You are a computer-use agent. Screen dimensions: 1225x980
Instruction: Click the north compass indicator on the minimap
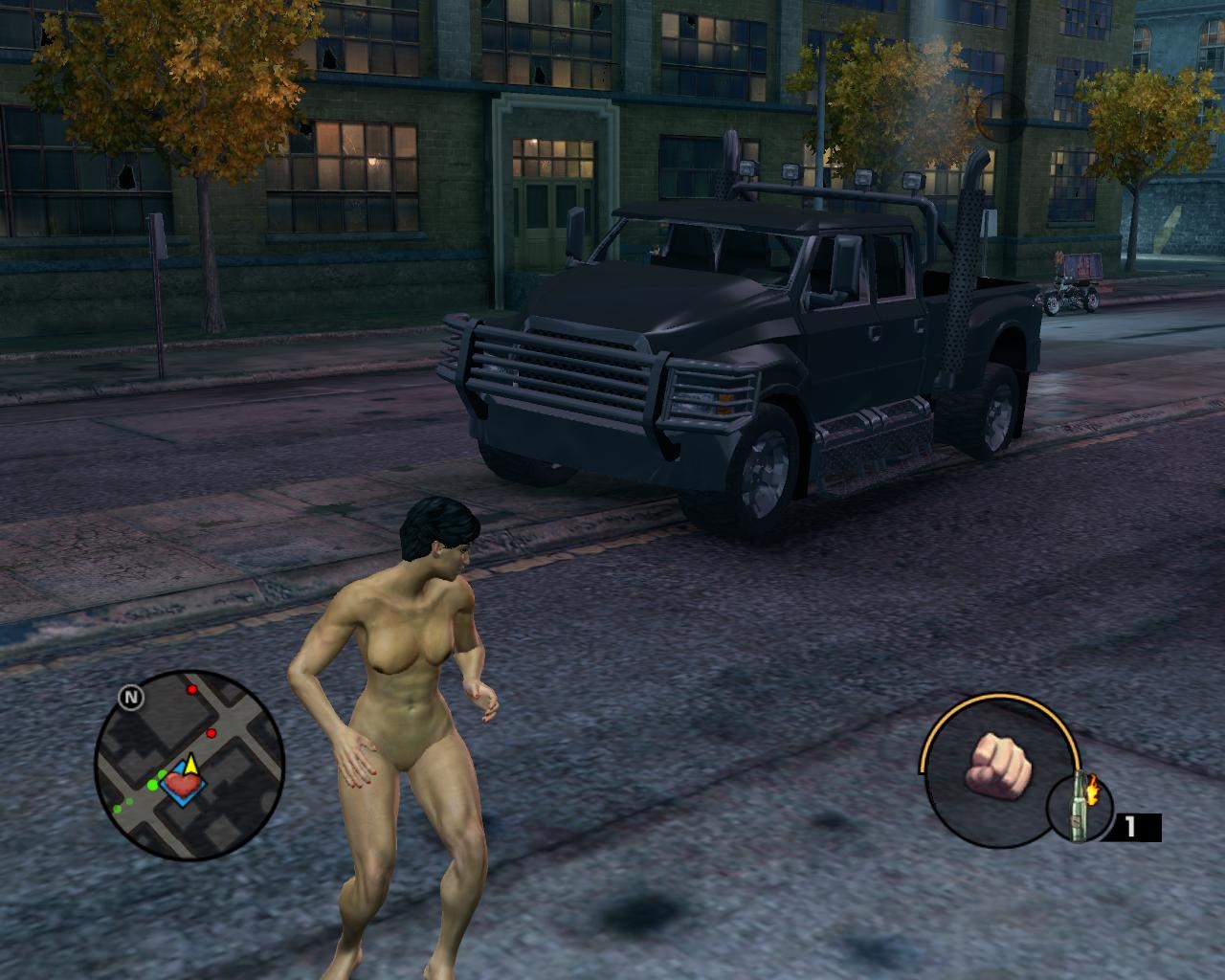[x=131, y=698]
